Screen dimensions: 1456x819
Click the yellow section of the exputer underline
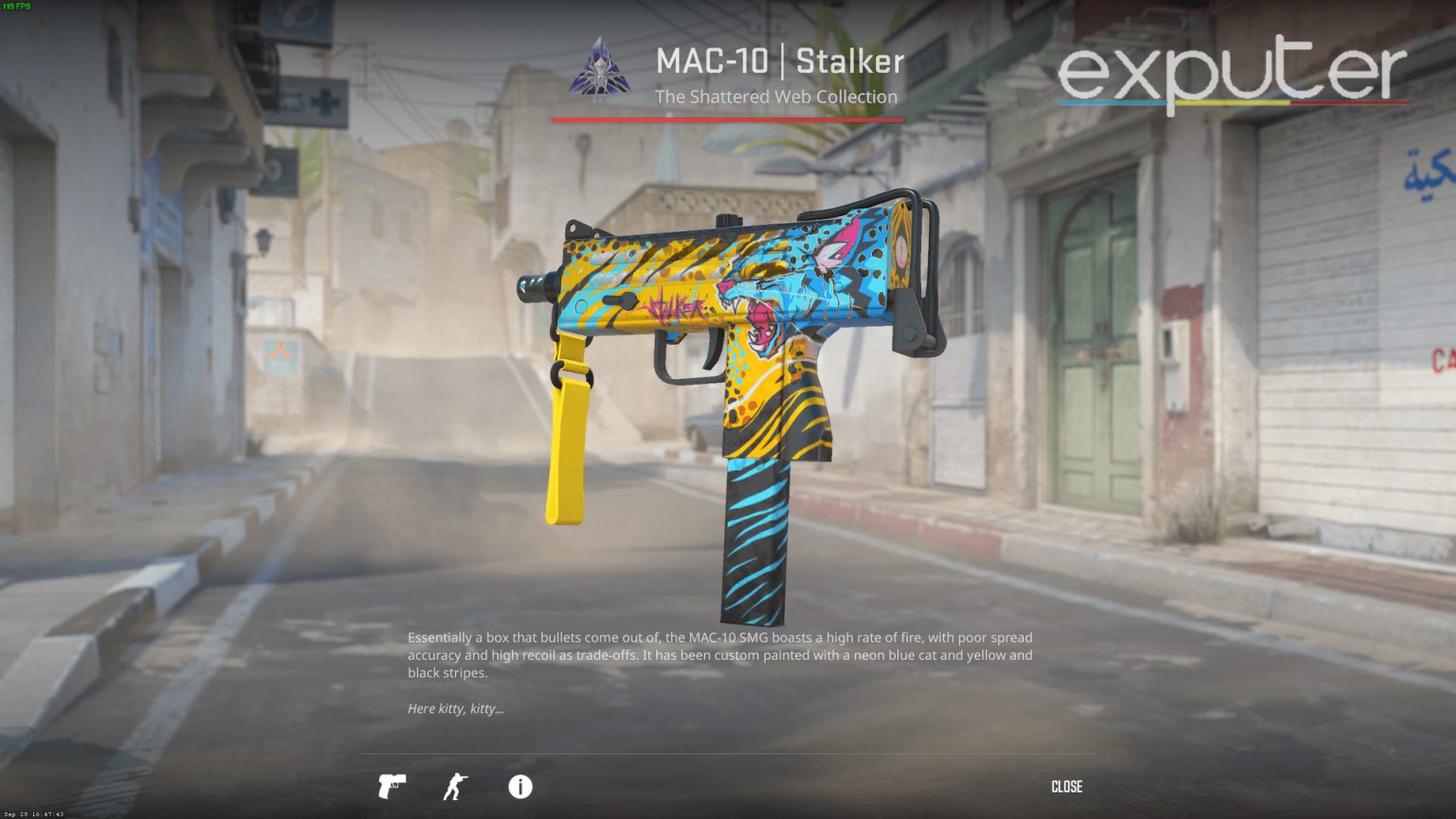(1232, 102)
